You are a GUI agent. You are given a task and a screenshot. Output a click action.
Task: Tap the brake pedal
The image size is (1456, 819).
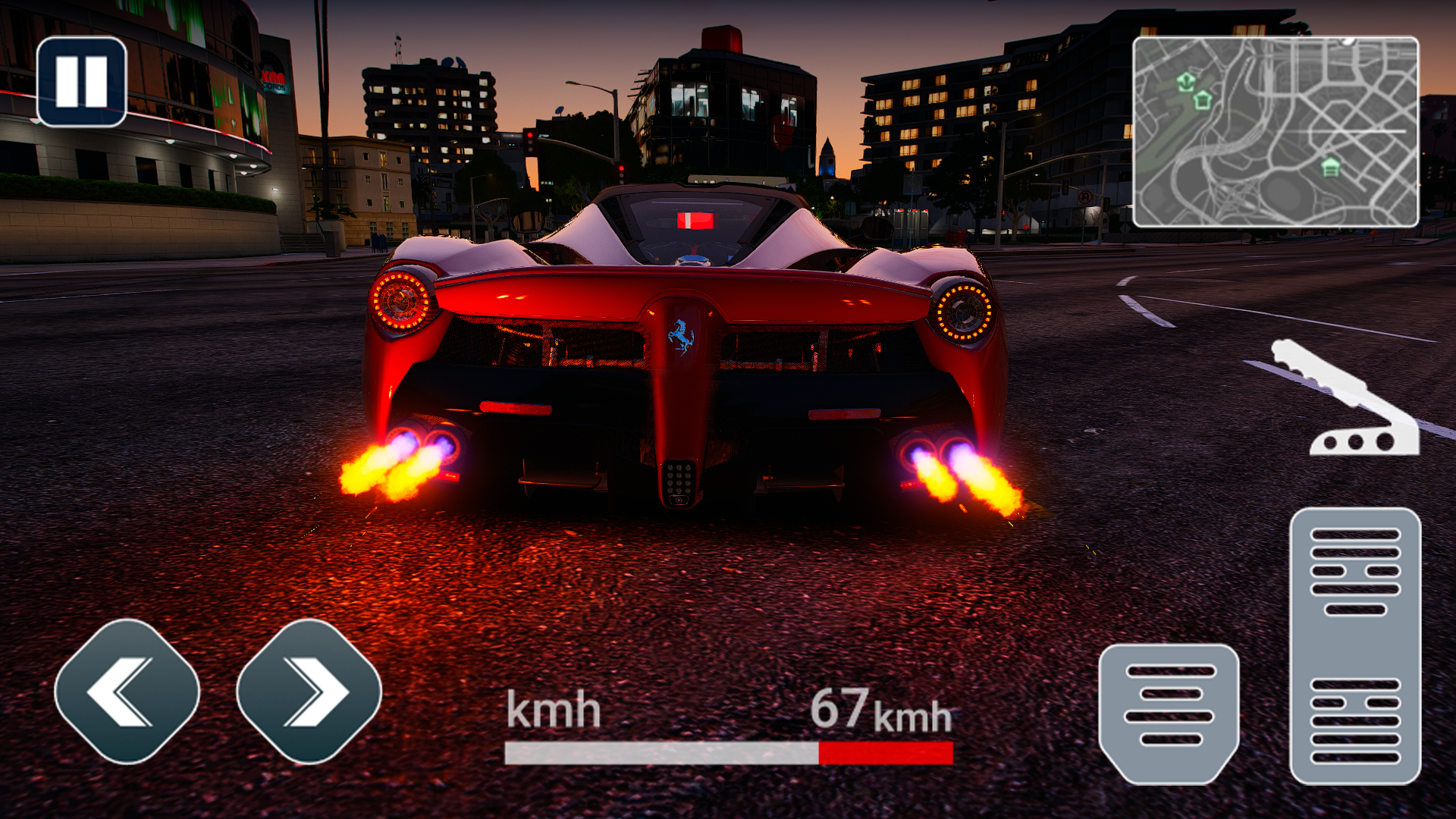(1169, 711)
